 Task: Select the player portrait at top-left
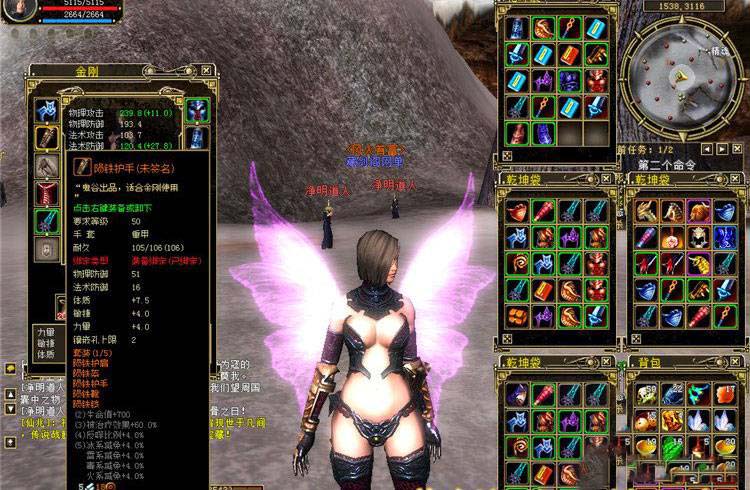coord(18,8)
